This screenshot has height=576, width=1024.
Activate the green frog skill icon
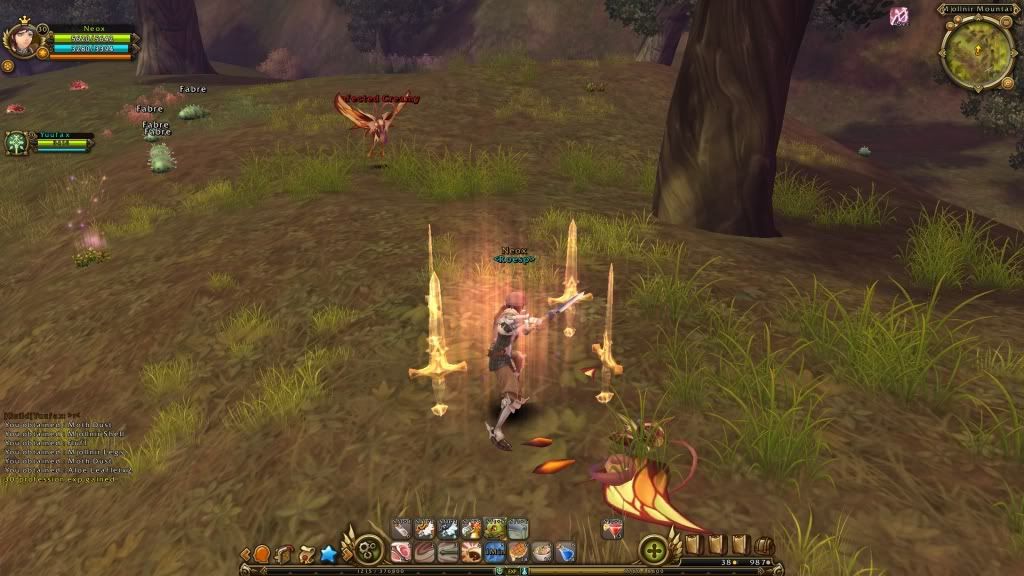point(495,528)
